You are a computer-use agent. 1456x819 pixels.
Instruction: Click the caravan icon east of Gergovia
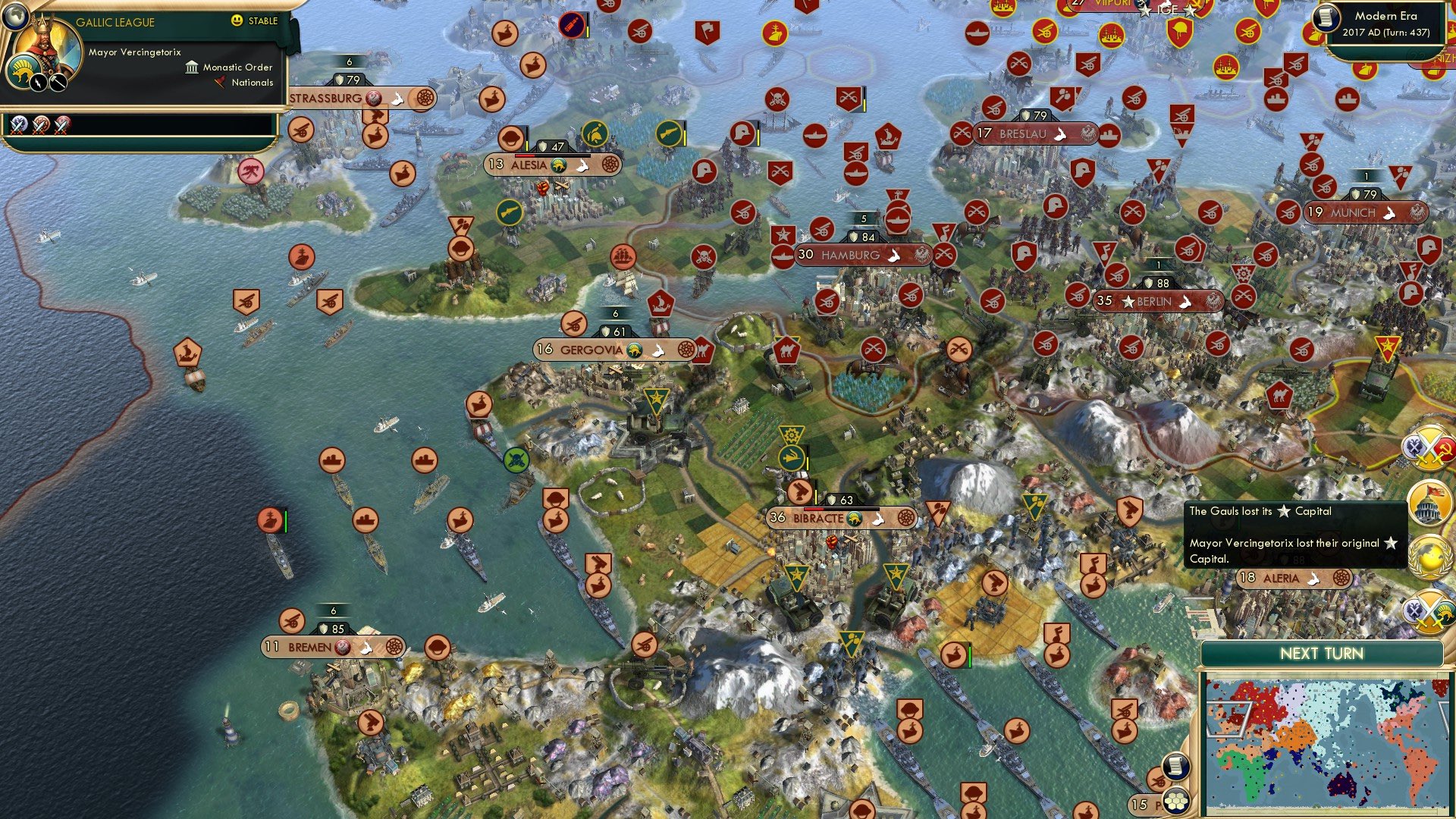click(x=786, y=350)
